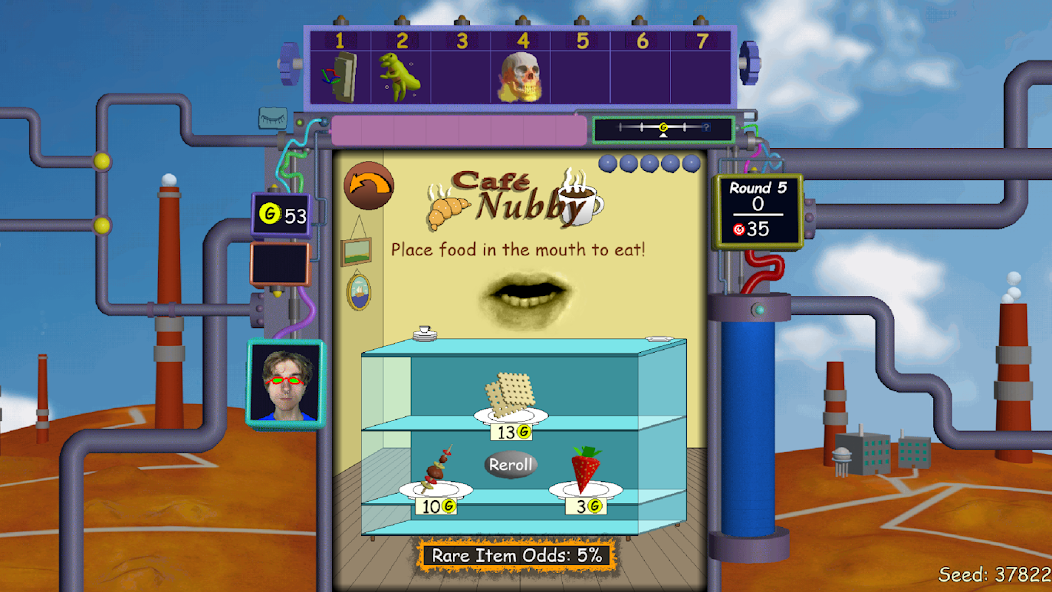Select the crackers priced 13 gold
Screen dimensions: 1052x592
tap(510, 397)
